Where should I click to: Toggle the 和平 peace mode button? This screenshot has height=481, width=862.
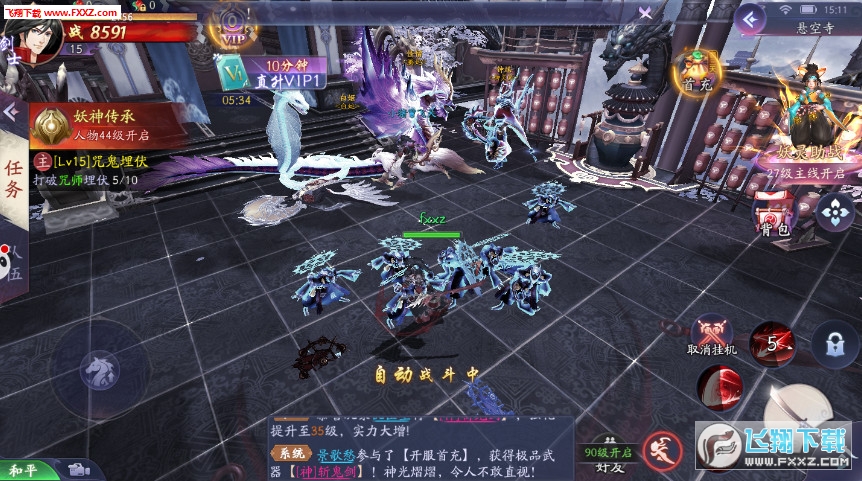(24, 469)
